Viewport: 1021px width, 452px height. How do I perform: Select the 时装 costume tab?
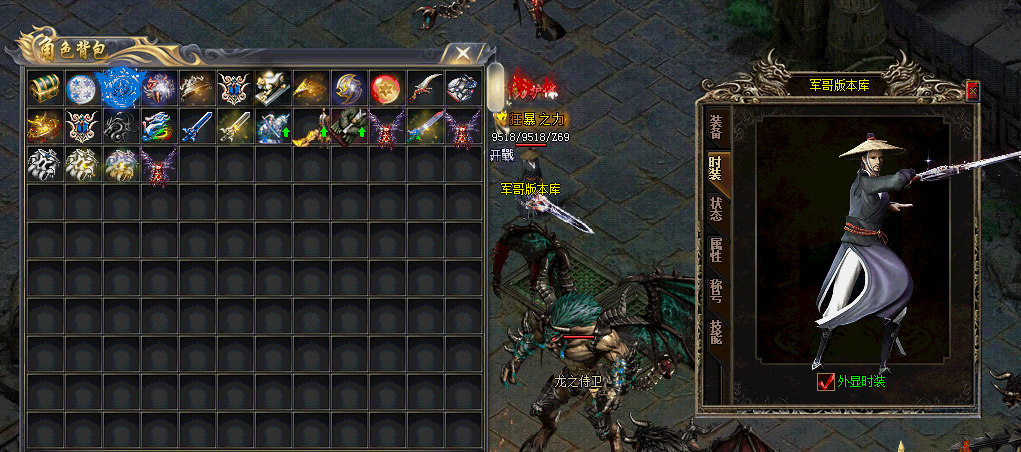pyautogui.click(x=716, y=168)
